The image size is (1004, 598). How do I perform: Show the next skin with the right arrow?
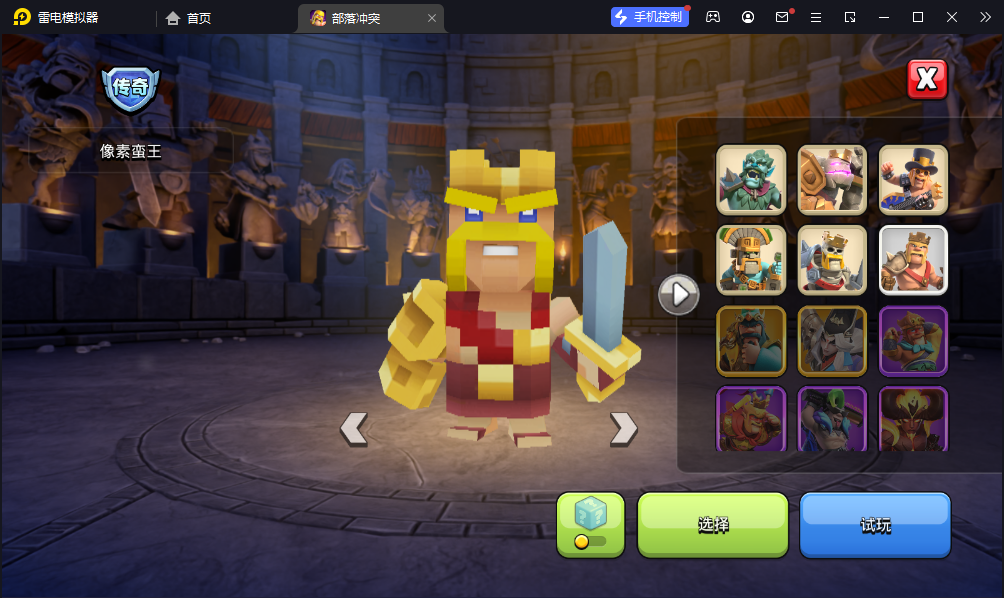point(623,428)
